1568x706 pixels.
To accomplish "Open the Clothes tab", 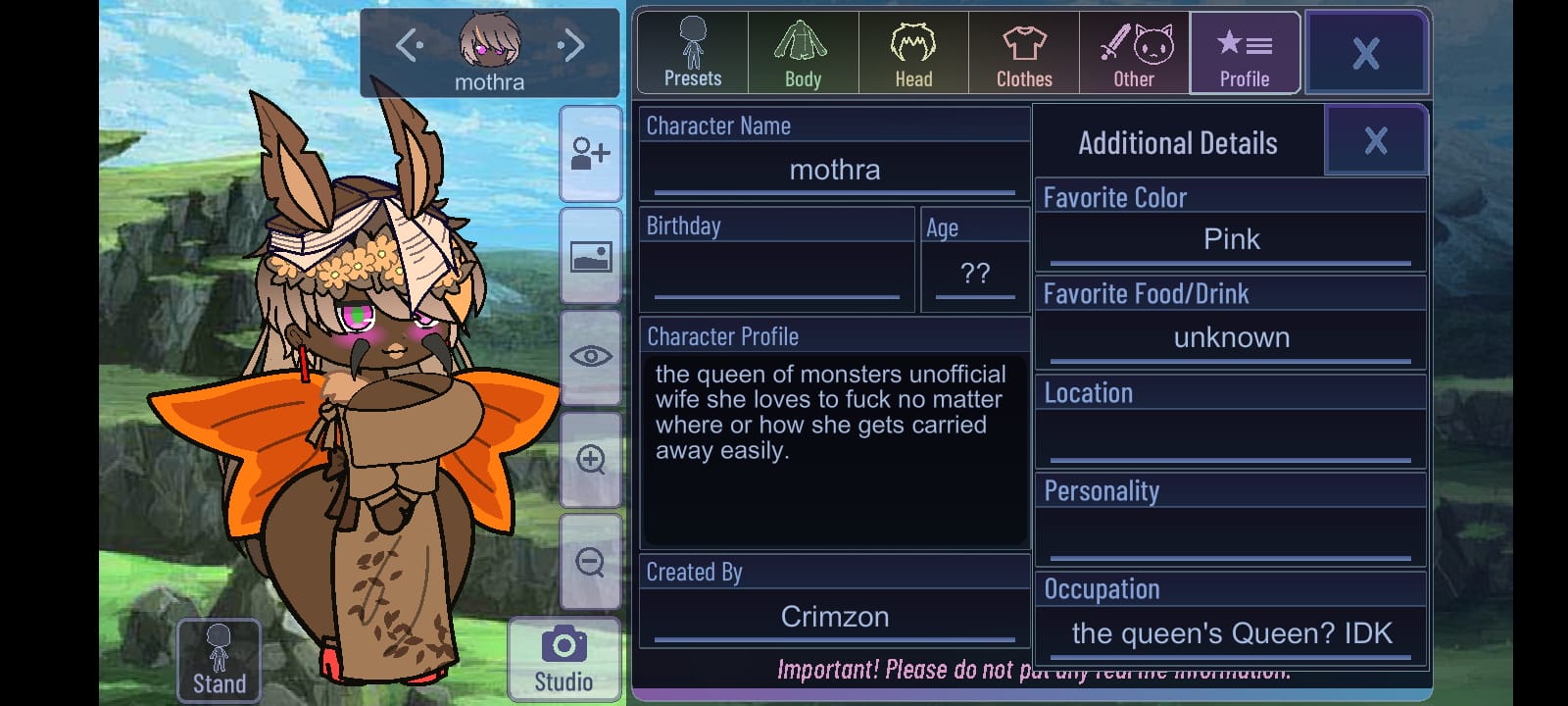I will point(1024,53).
